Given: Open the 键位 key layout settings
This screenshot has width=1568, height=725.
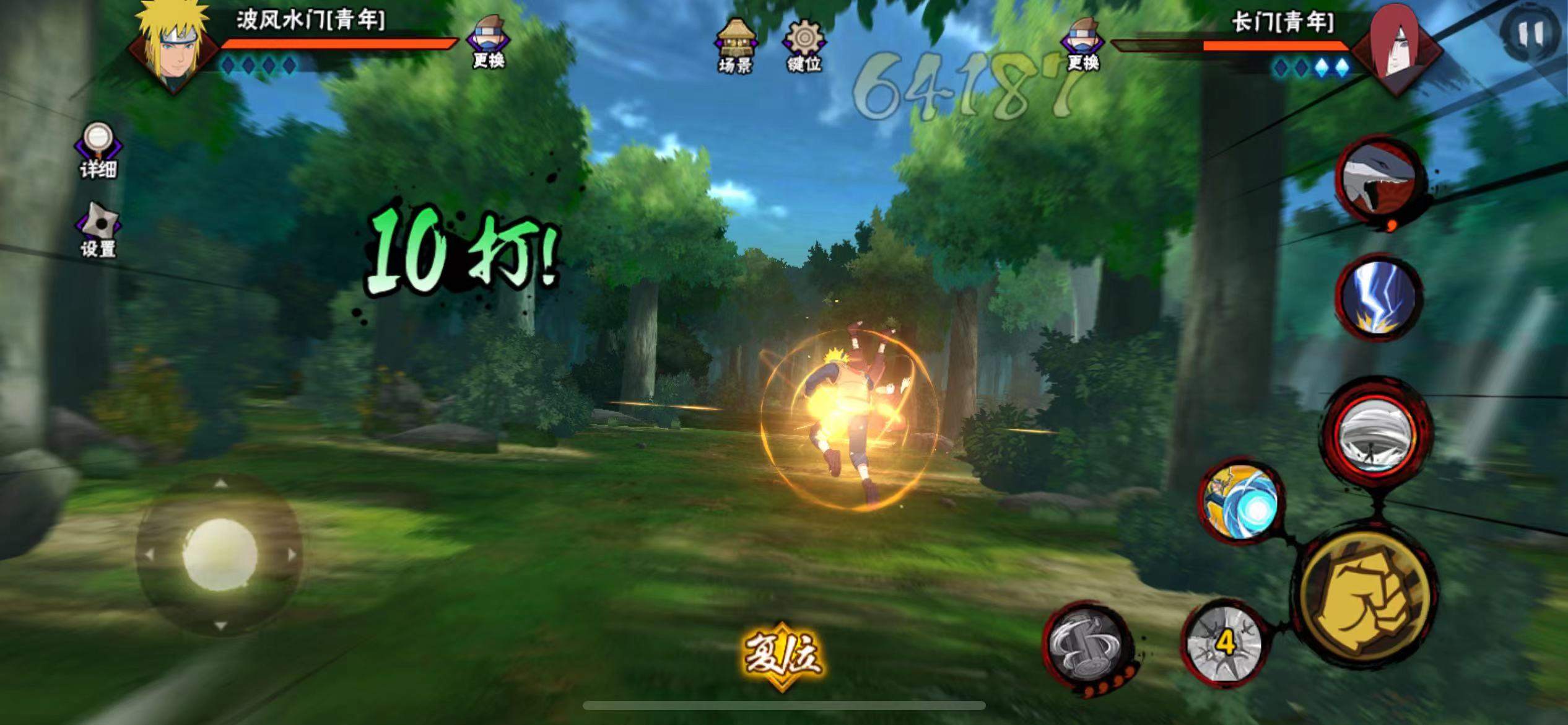Looking at the screenshot, I should click(804, 46).
